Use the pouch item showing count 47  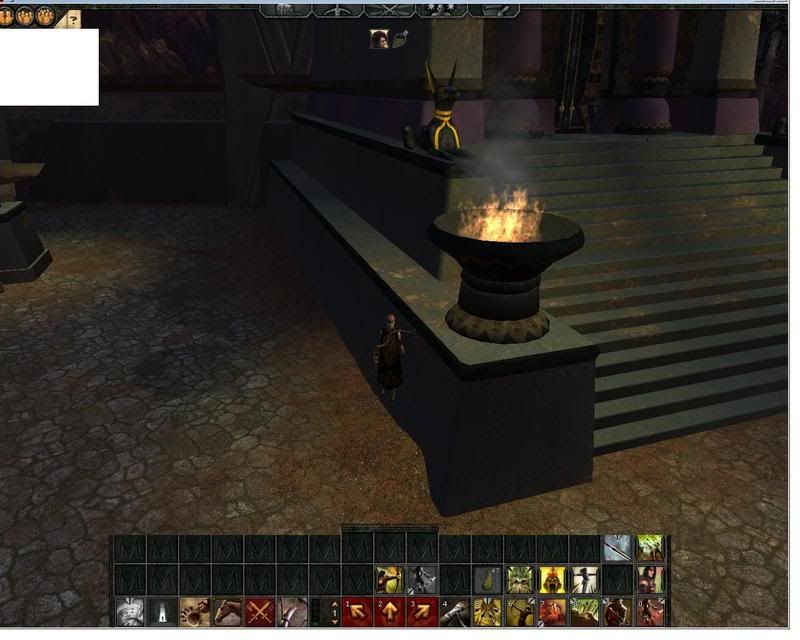click(x=487, y=580)
